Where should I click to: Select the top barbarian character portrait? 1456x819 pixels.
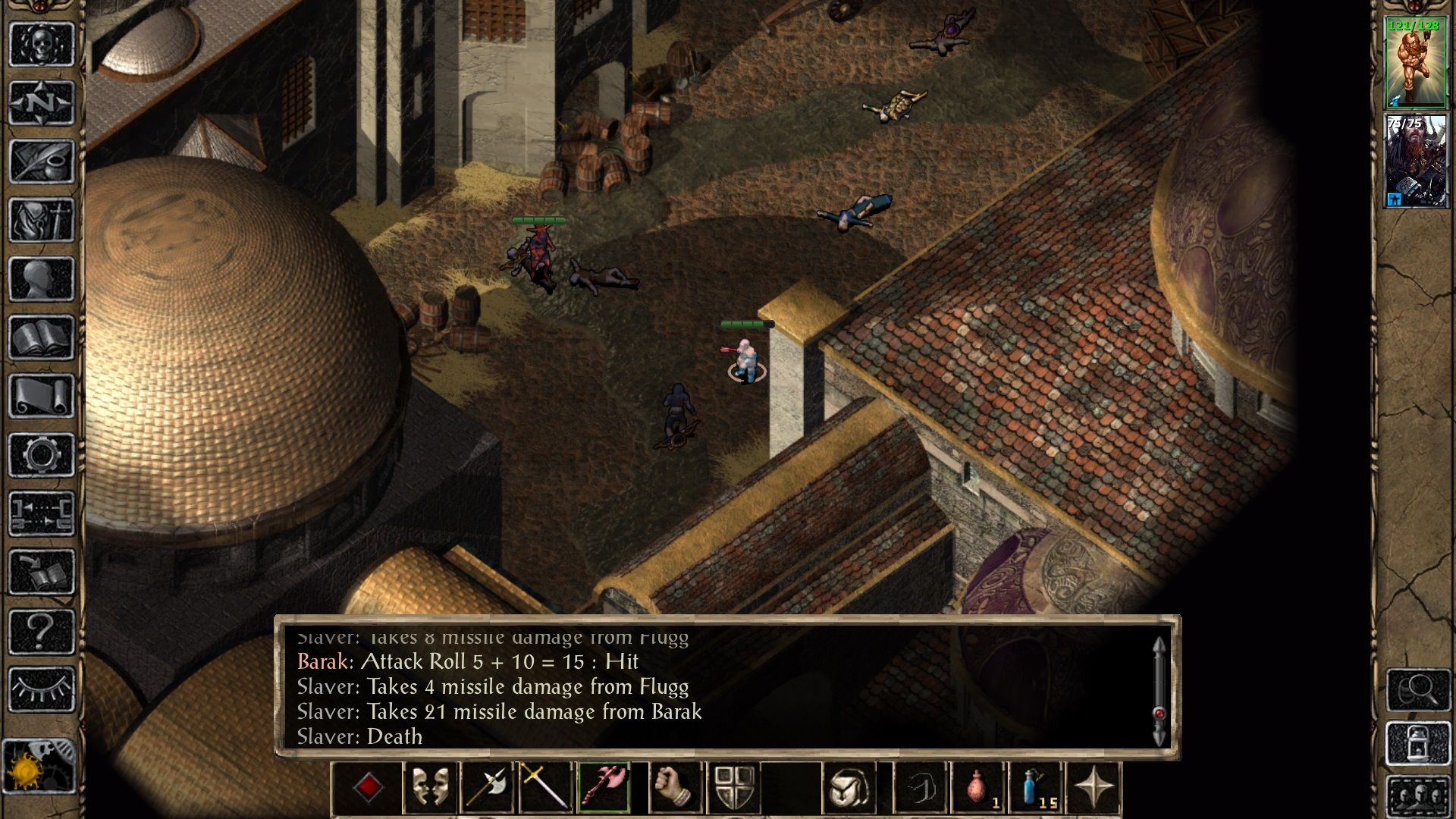1415,62
